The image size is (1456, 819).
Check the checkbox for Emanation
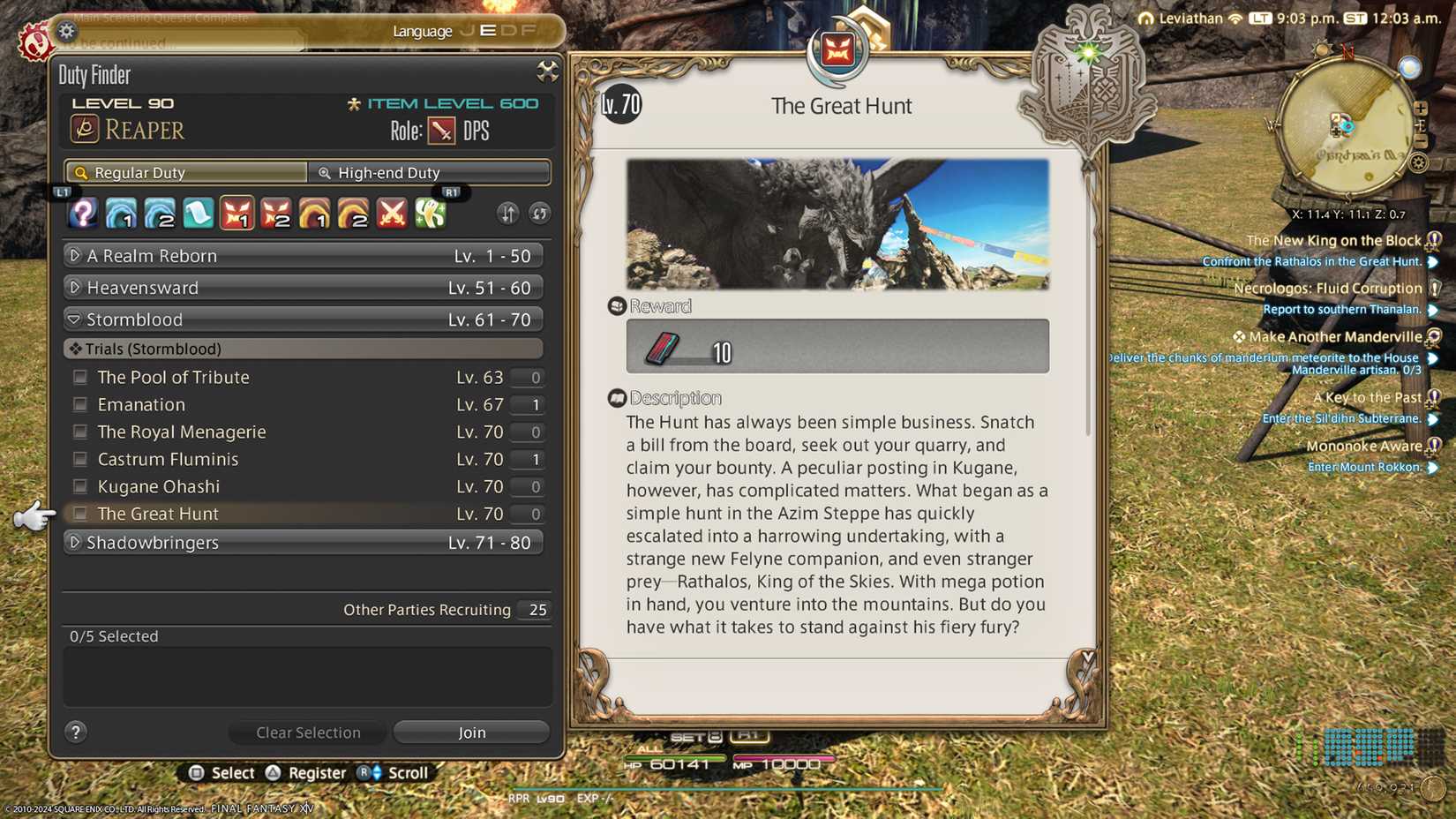pos(79,404)
